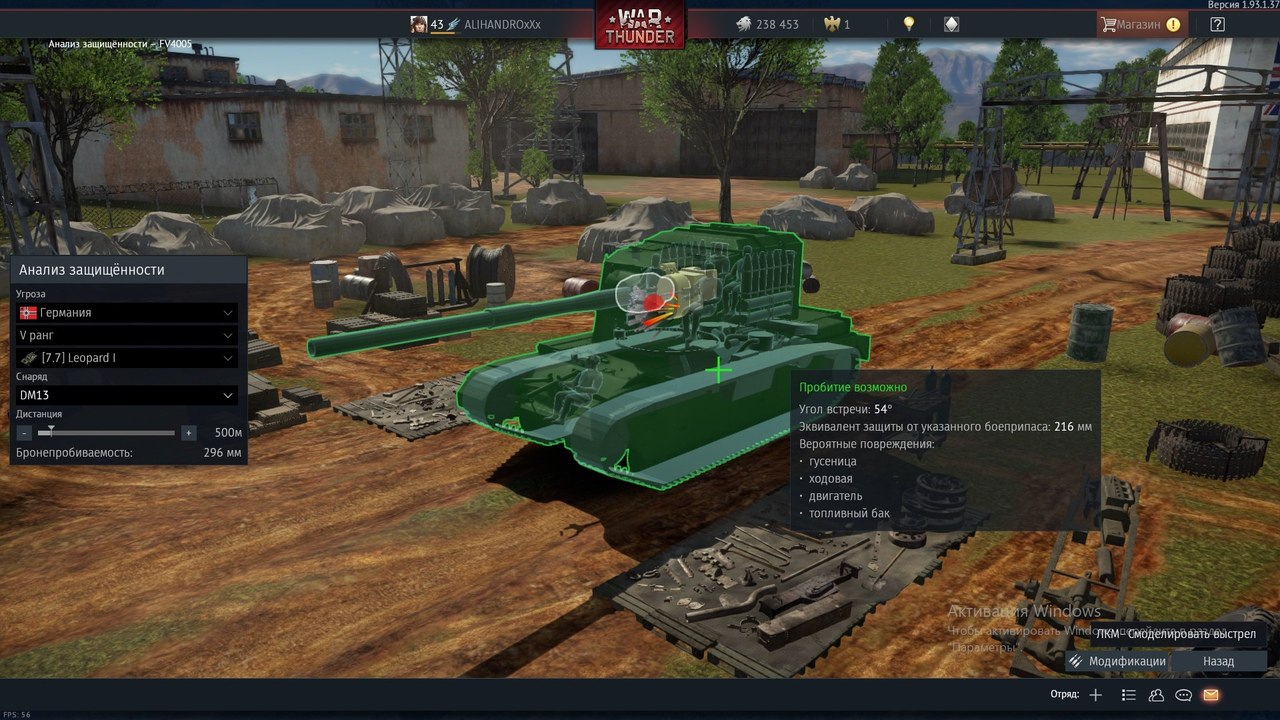Open the DM13 shell dropdown

tap(127, 395)
